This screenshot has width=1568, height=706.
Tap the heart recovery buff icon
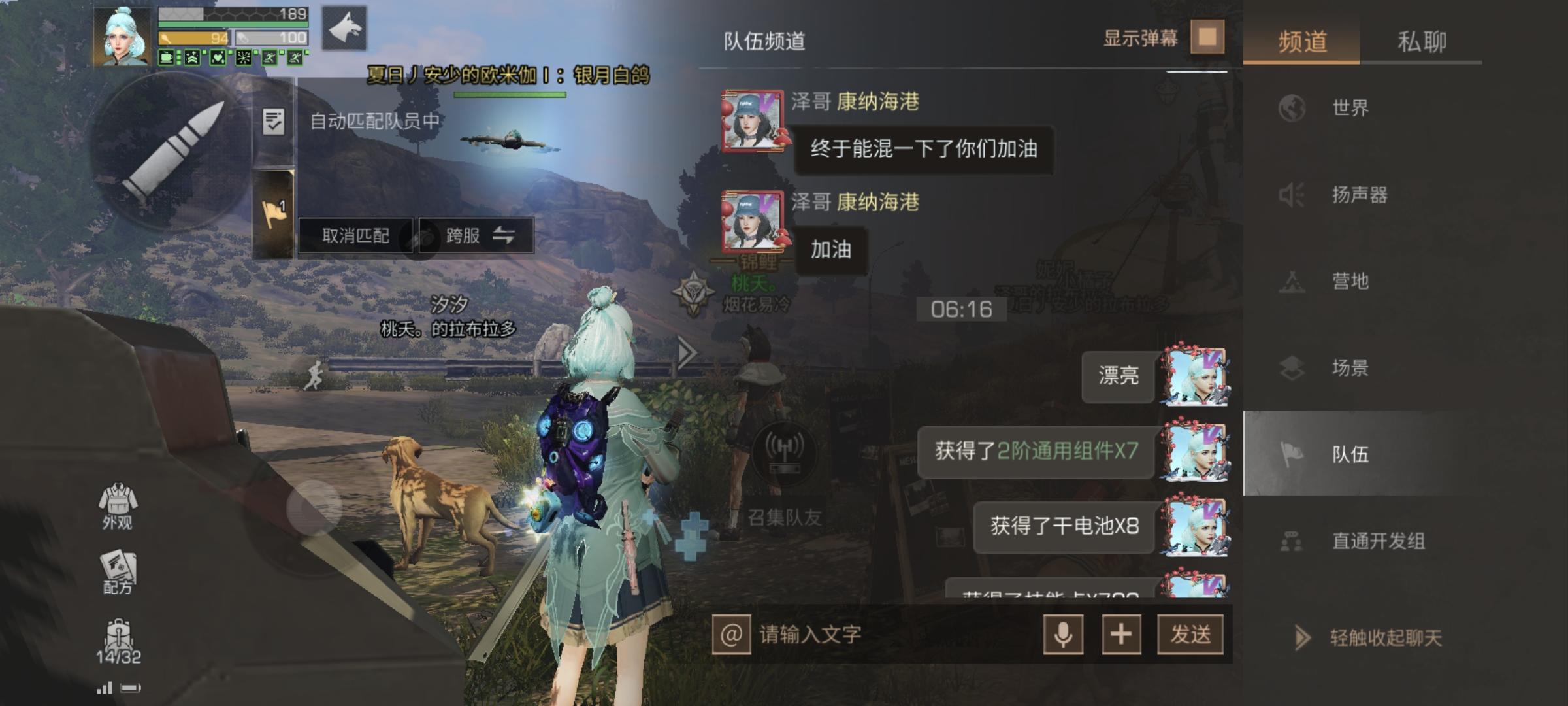(x=218, y=58)
